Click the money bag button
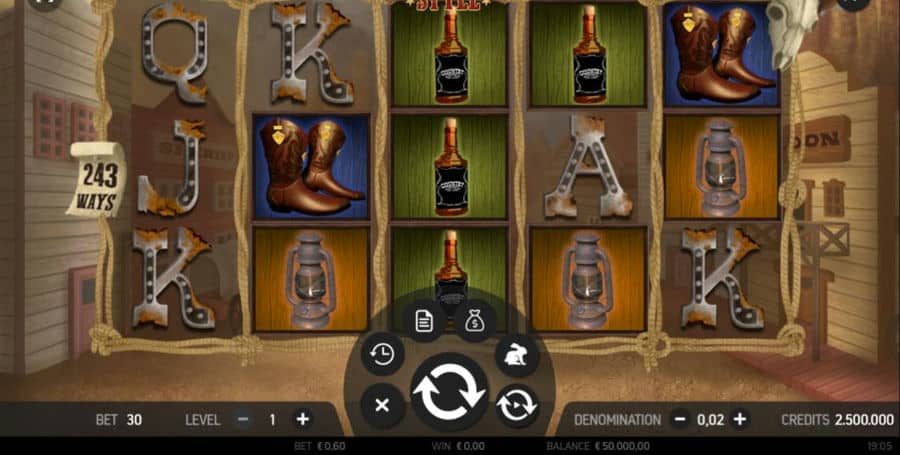900x455 pixels. [475, 320]
